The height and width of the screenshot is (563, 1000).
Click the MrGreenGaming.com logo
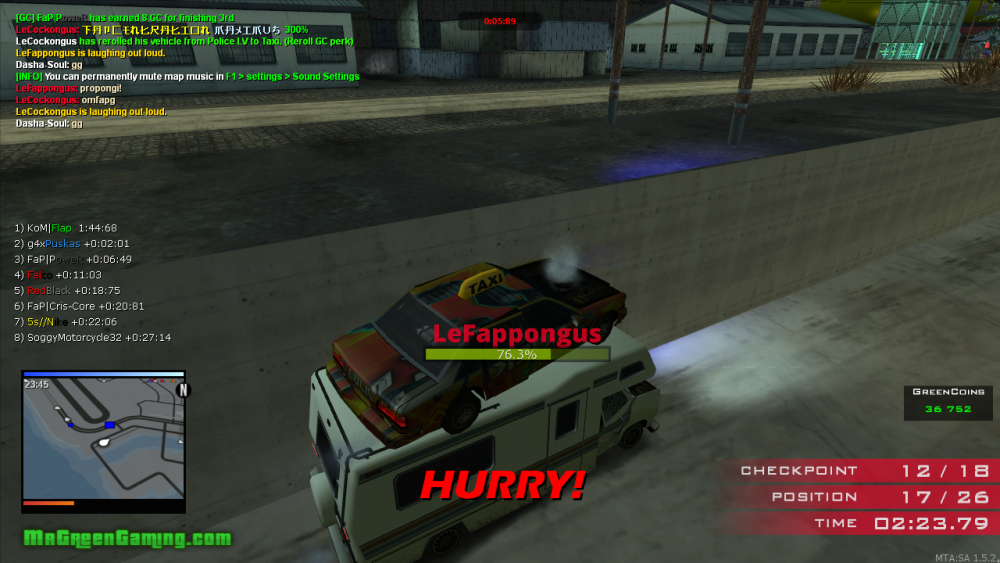coord(127,538)
